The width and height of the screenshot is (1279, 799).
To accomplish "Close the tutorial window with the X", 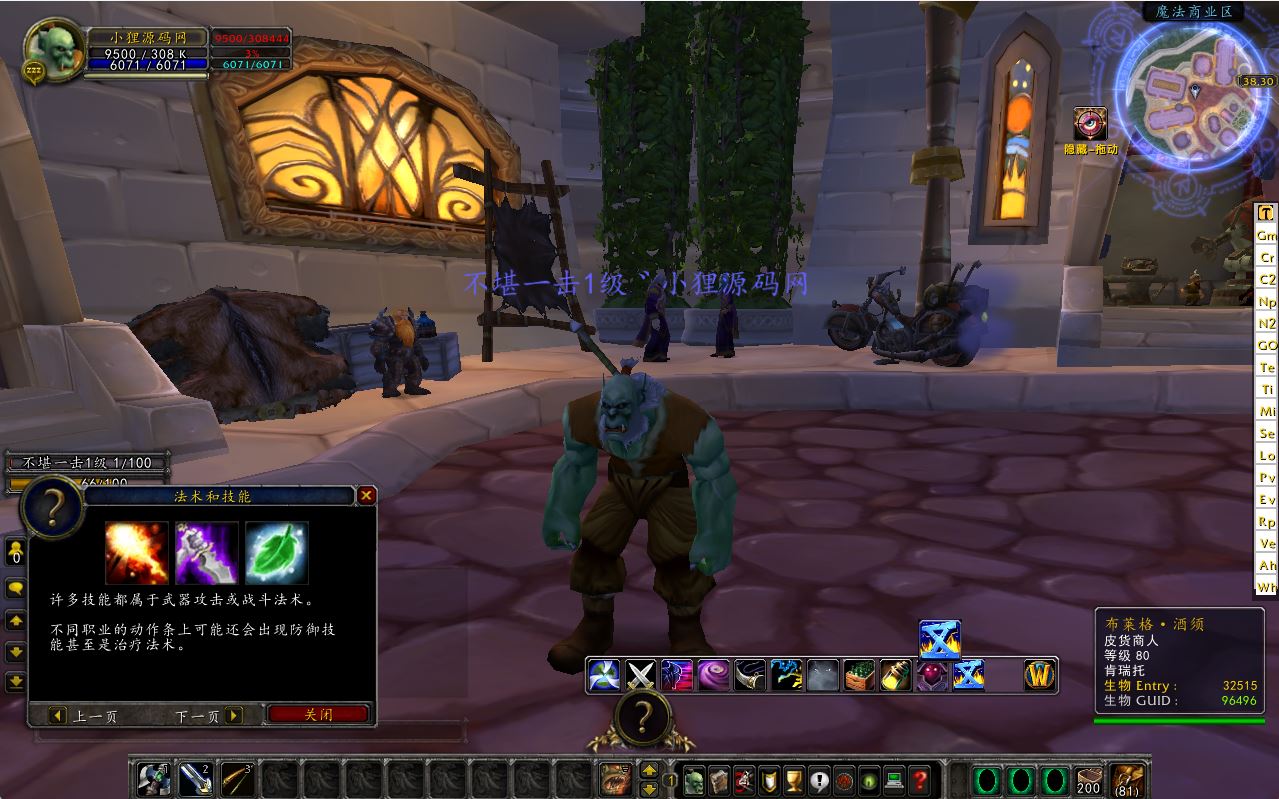I will [367, 495].
